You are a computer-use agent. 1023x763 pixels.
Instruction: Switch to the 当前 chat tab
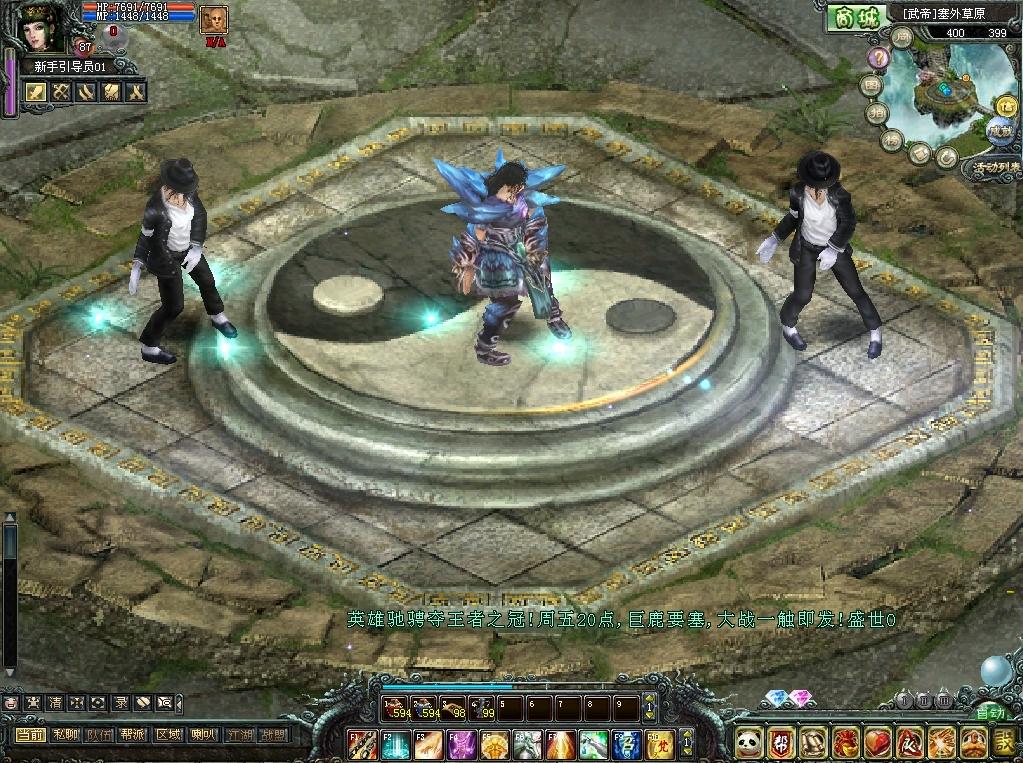coord(31,735)
